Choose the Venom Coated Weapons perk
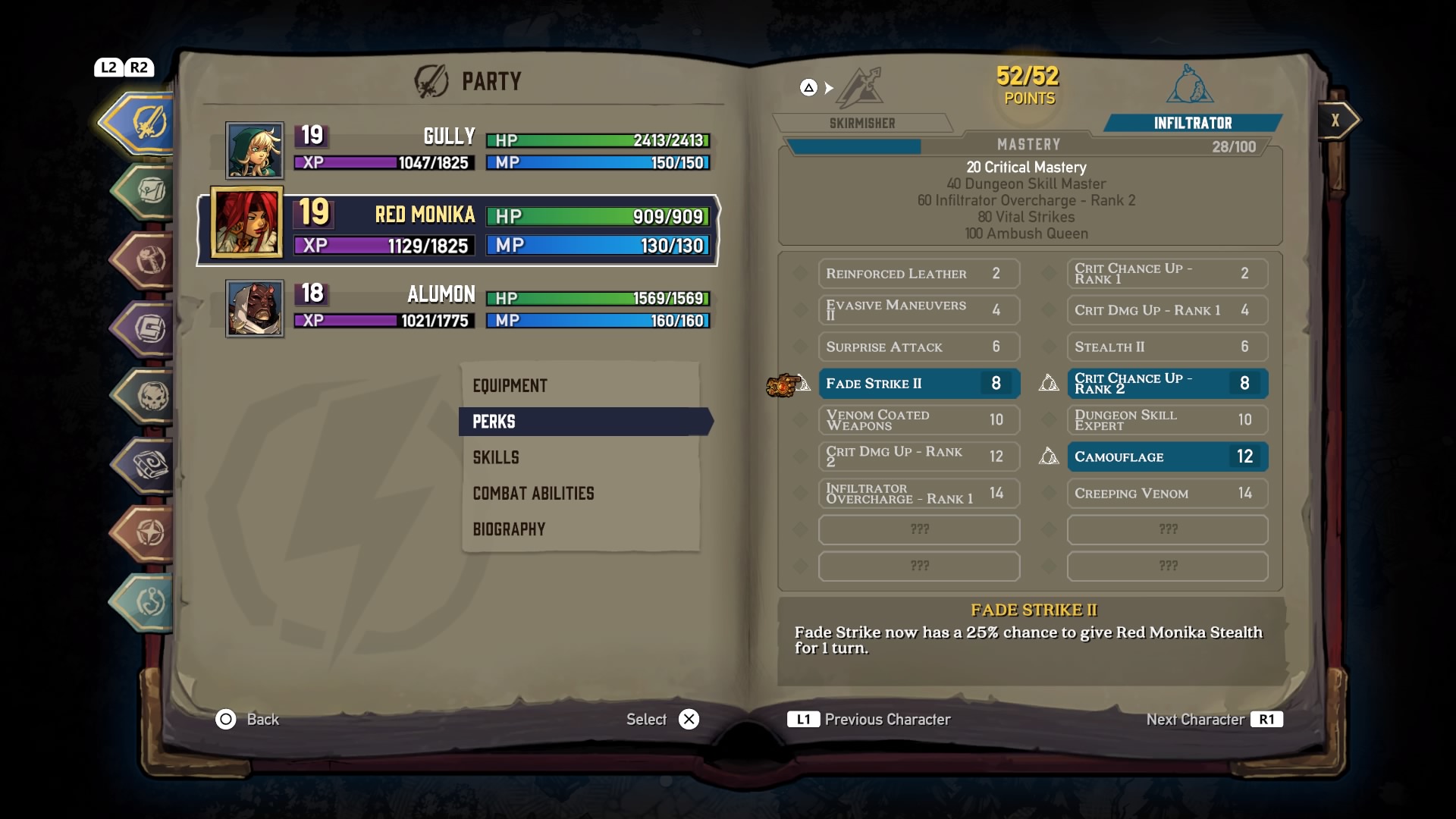The height and width of the screenshot is (819, 1456). (918, 420)
